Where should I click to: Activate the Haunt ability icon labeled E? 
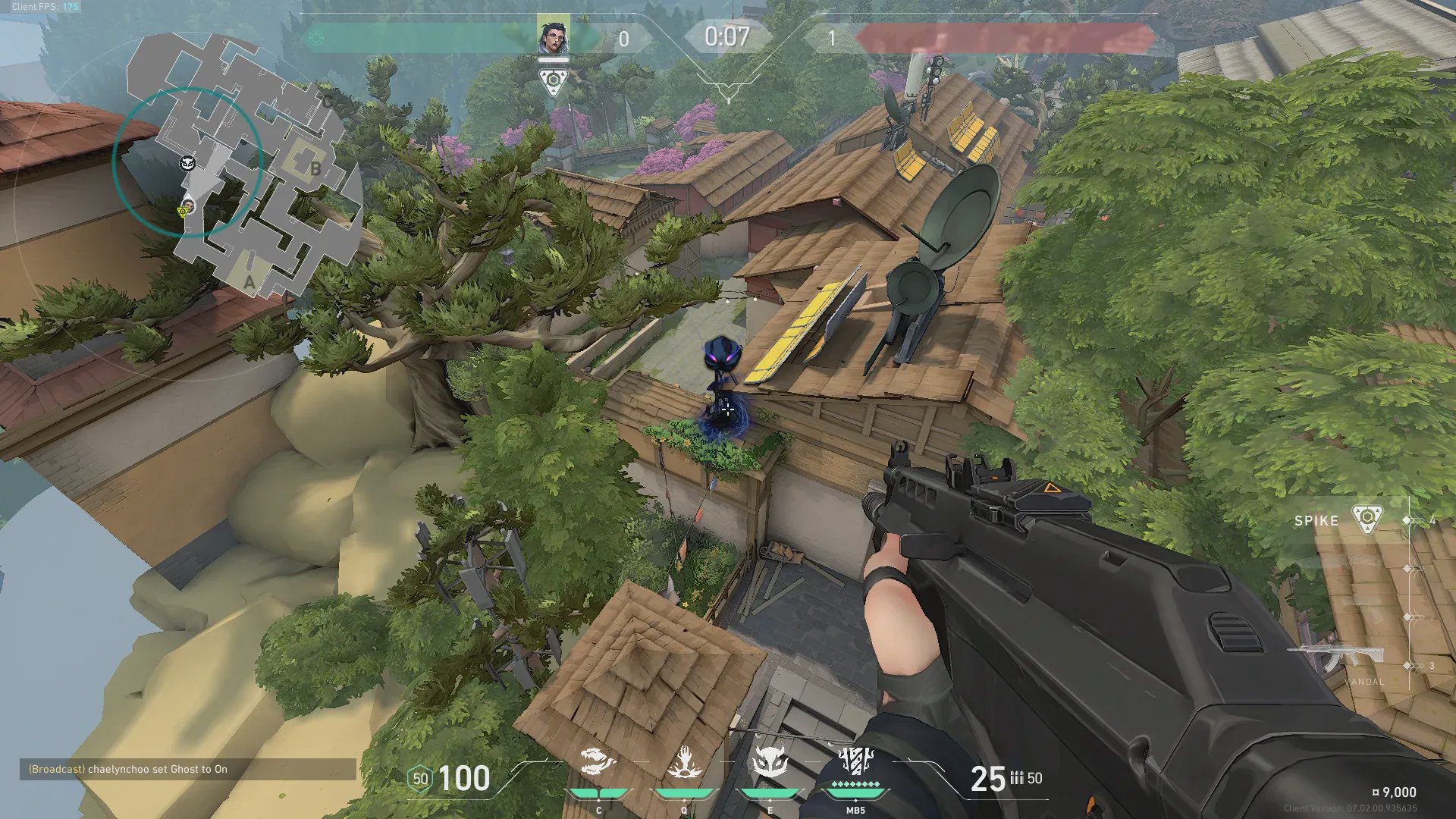(770, 763)
